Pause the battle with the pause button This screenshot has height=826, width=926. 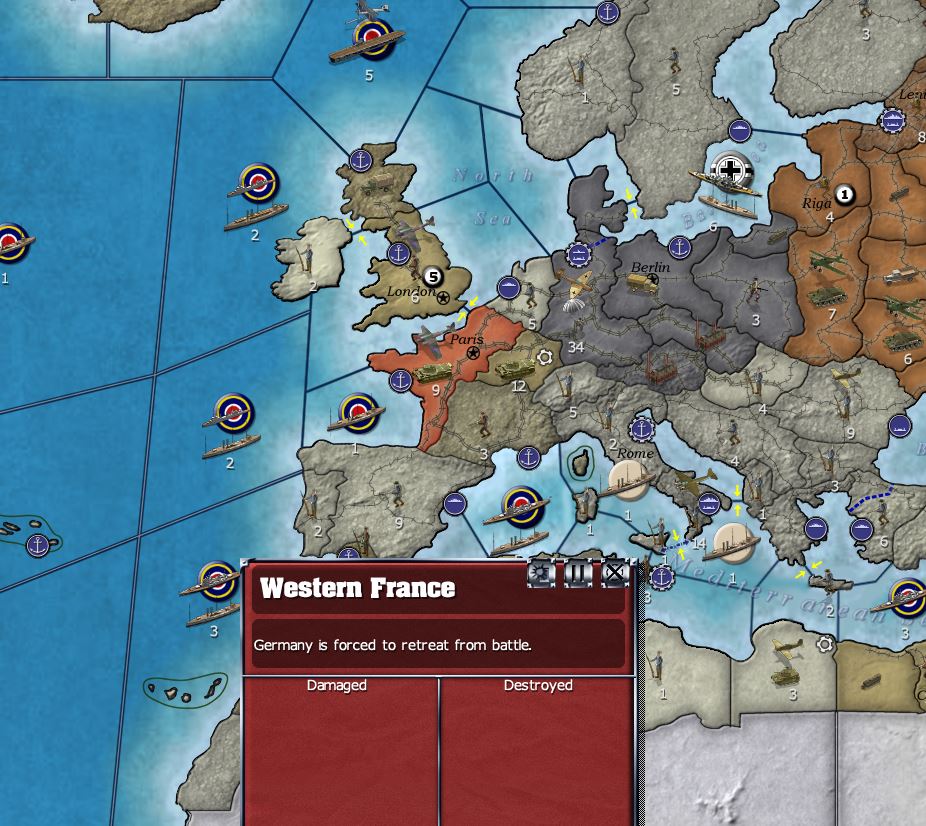(x=578, y=573)
